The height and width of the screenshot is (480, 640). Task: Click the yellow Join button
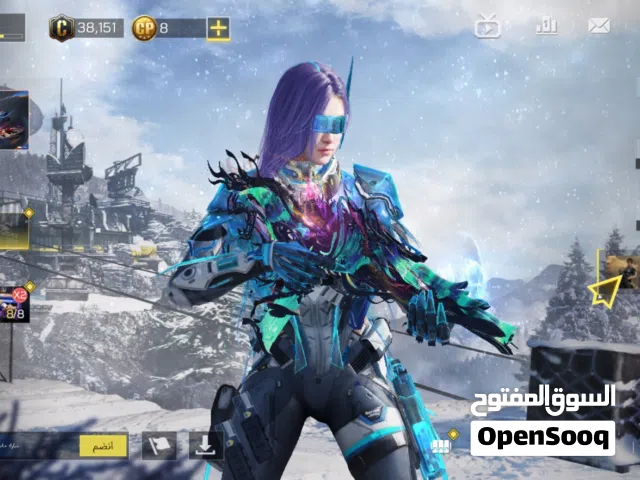click(103, 446)
